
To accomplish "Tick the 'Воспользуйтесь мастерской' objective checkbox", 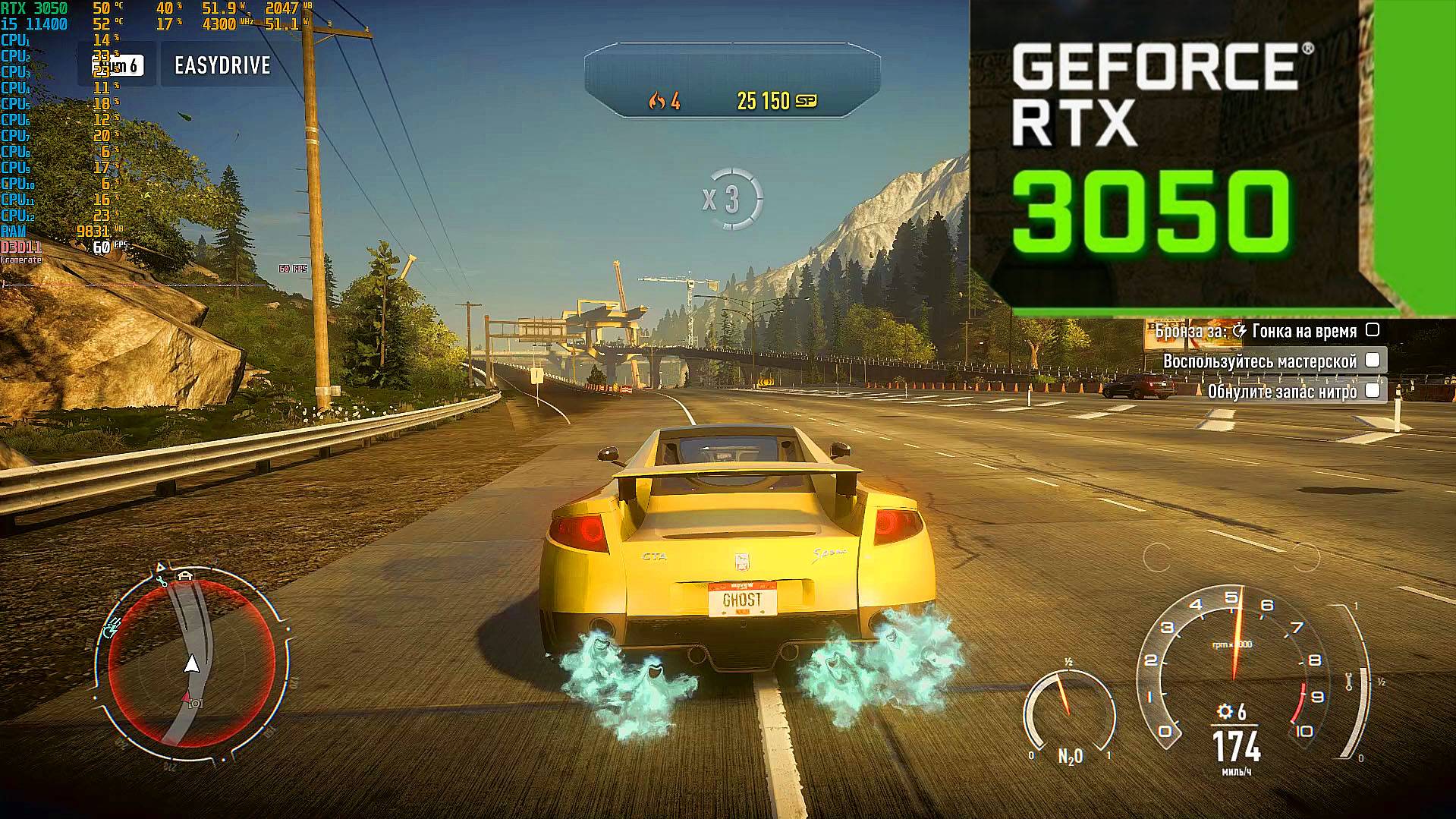I will [x=1372, y=361].
